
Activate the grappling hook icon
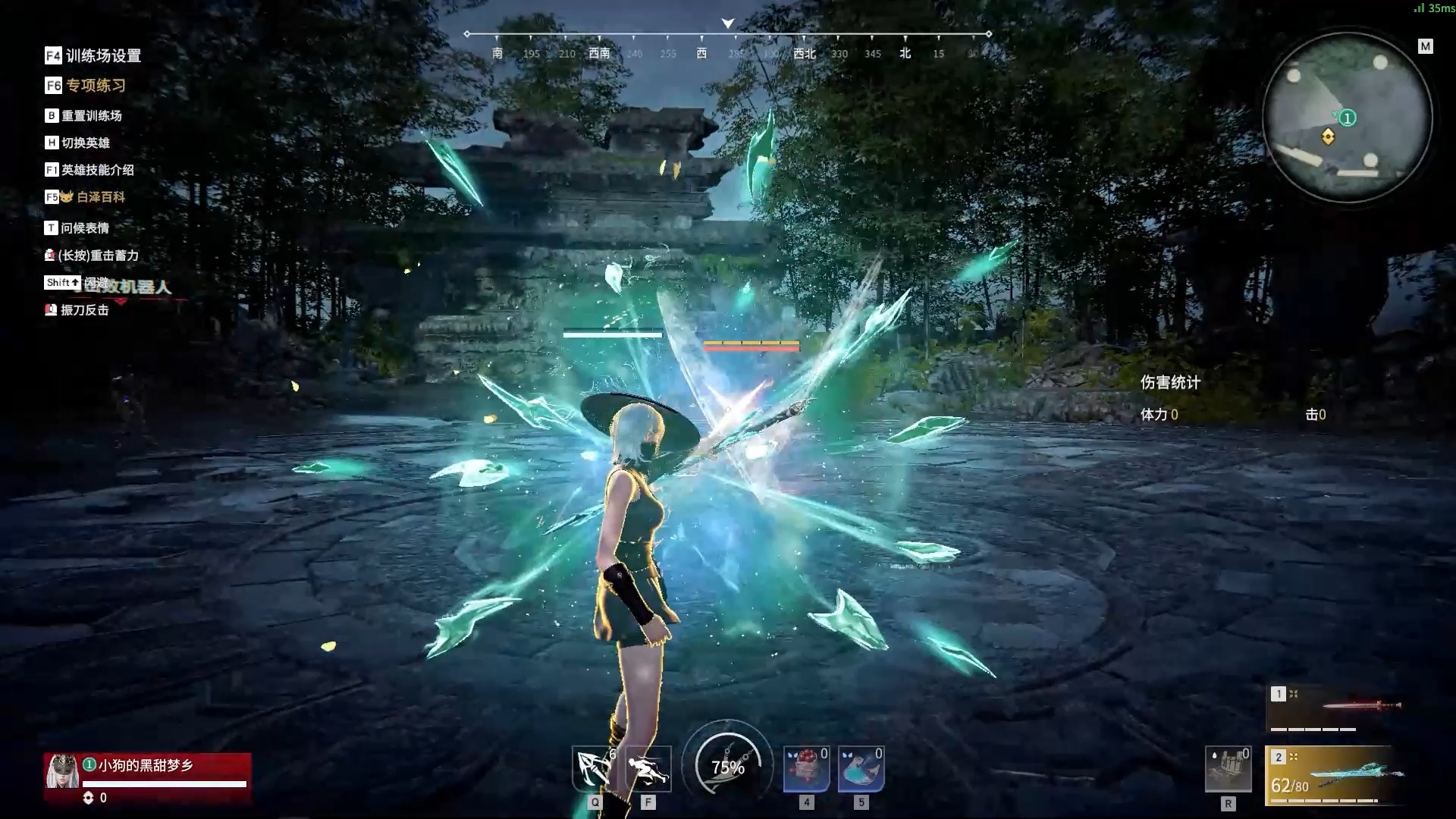click(x=594, y=769)
